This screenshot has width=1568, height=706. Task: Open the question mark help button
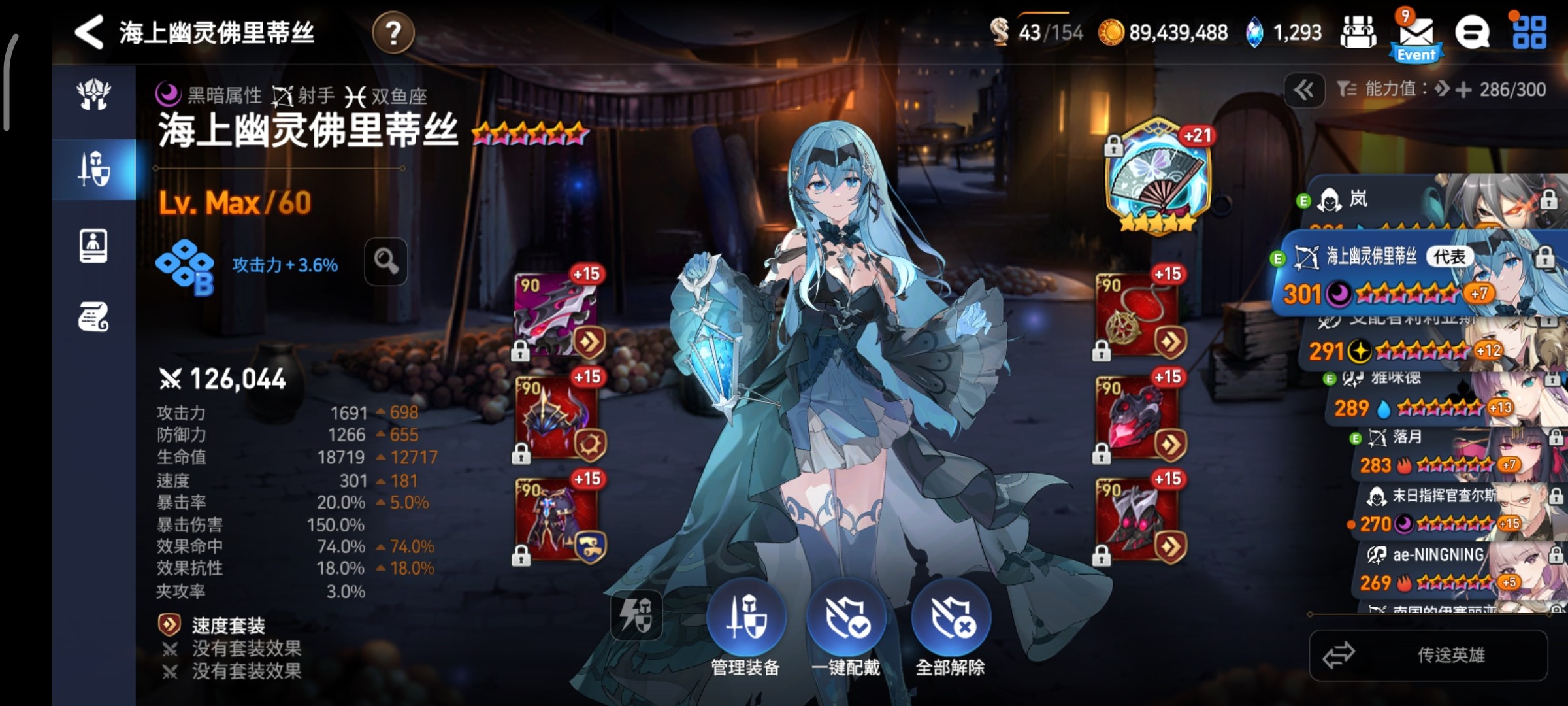coord(393,33)
